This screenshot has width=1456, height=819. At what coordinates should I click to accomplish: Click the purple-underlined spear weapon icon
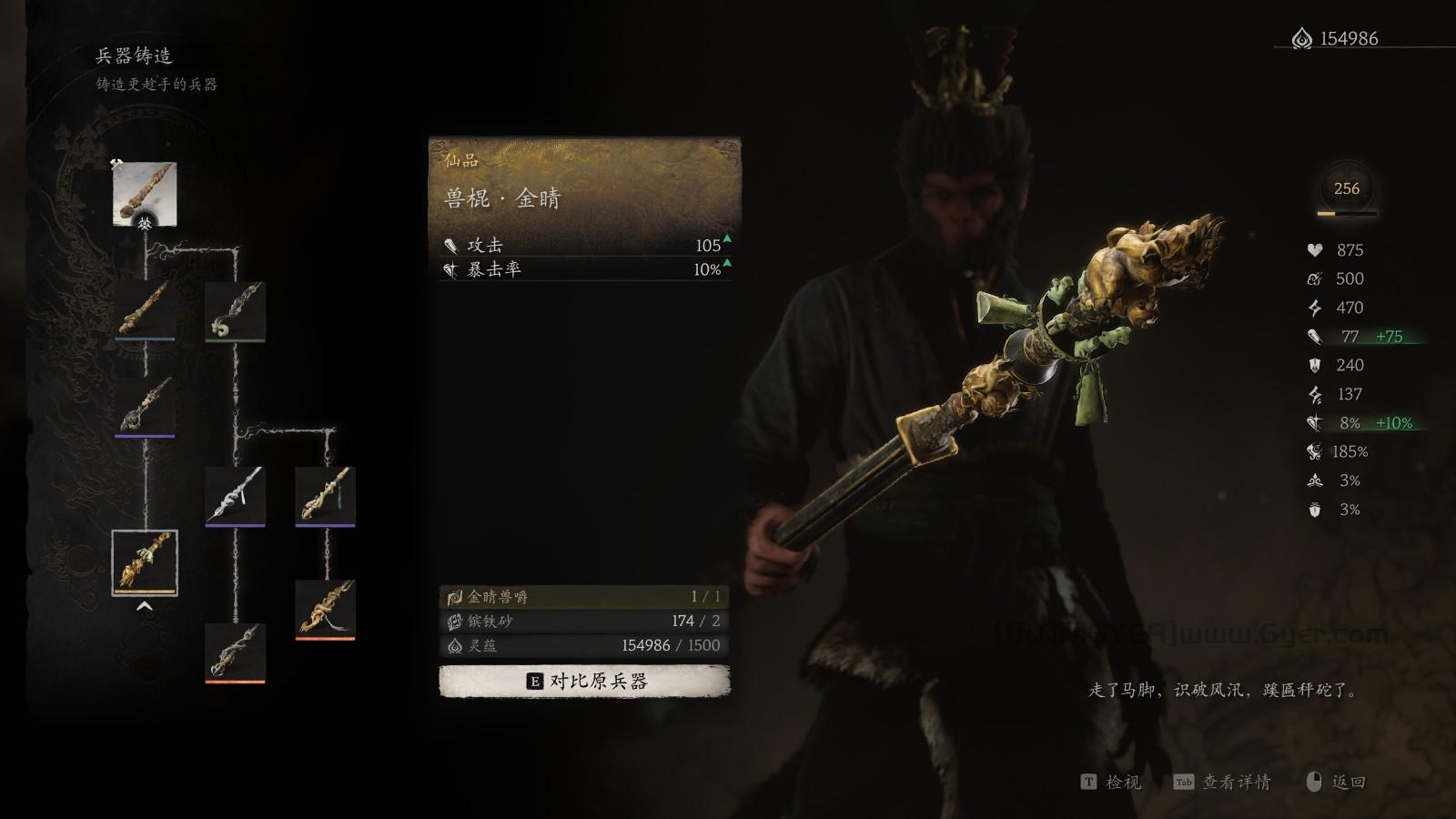point(233,496)
